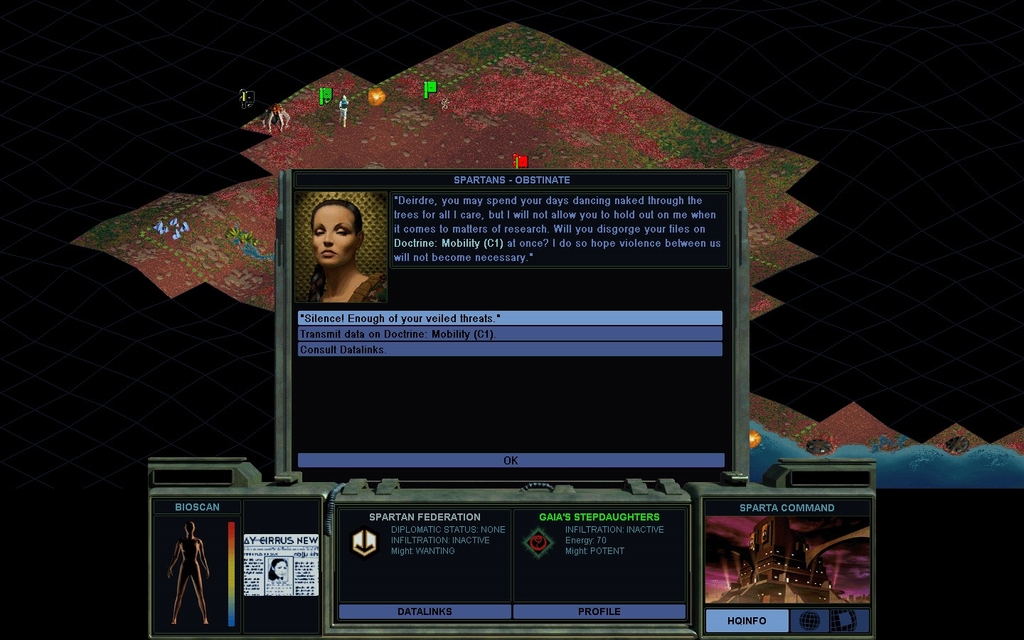1024x640 pixels.
Task: Click the Spartan leader portrait
Action: tap(341, 247)
